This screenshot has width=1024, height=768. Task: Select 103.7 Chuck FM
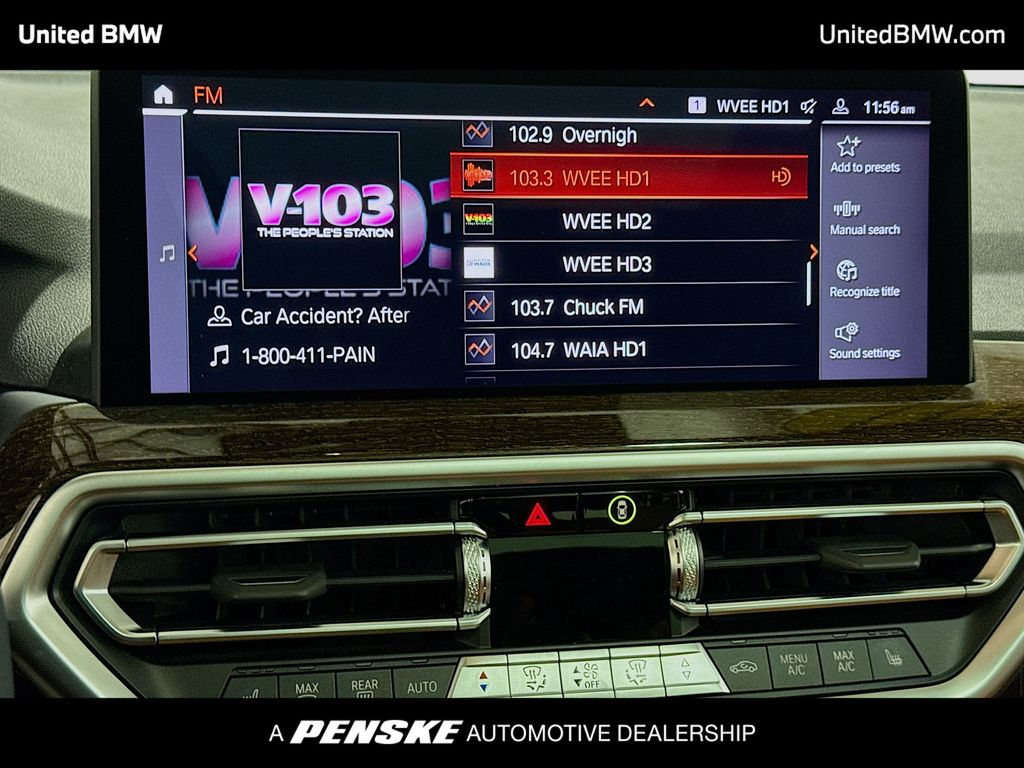click(x=630, y=307)
